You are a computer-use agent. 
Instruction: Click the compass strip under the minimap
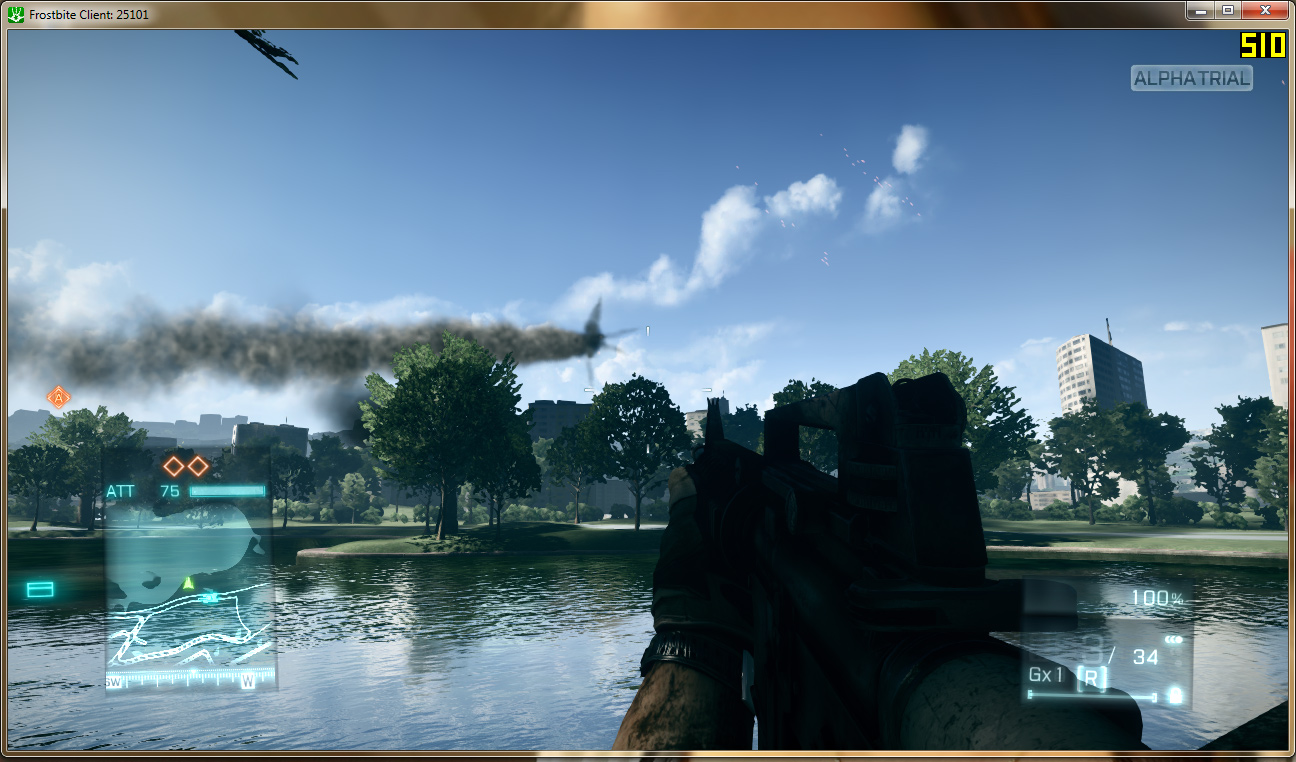[x=189, y=682]
